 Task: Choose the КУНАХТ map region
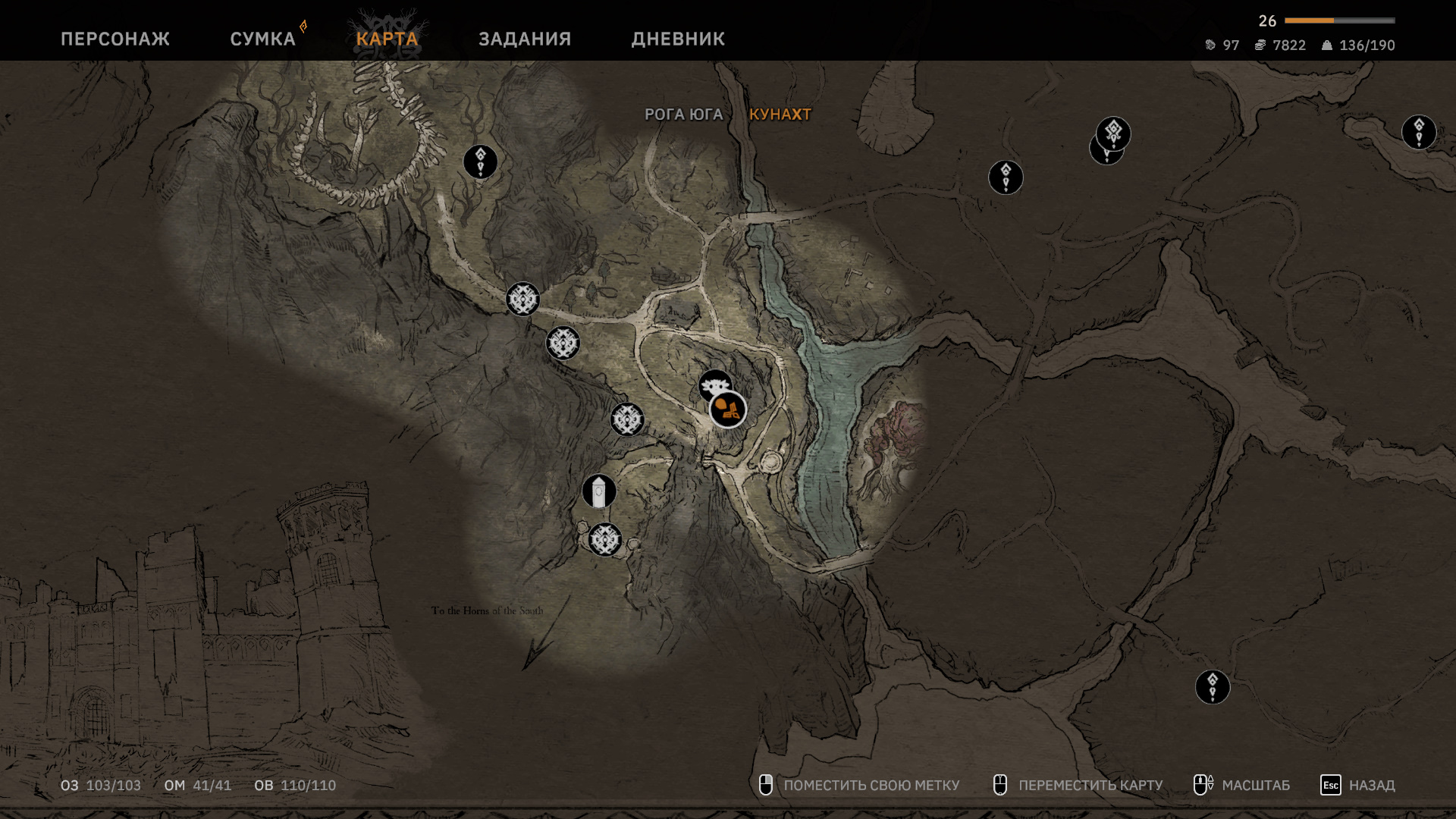[x=780, y=115]
